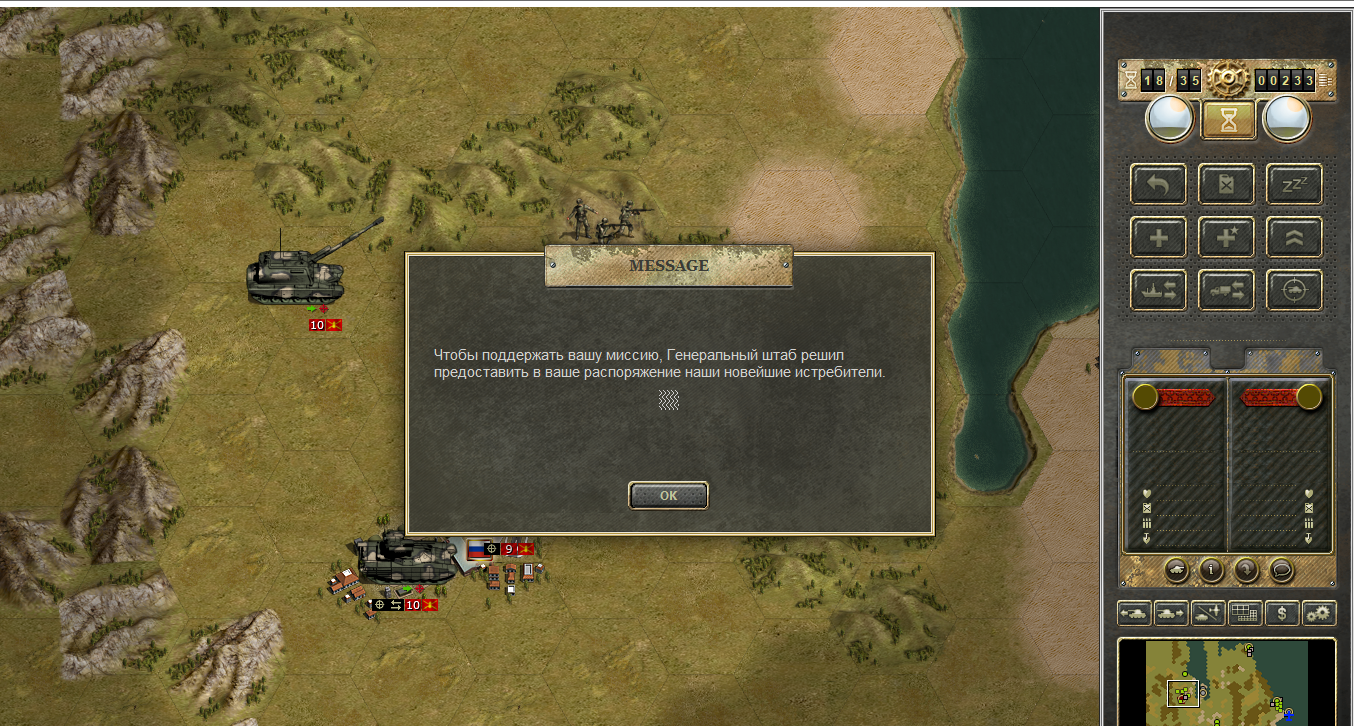Click the plain plus reinforcement button

(1158, 237)
